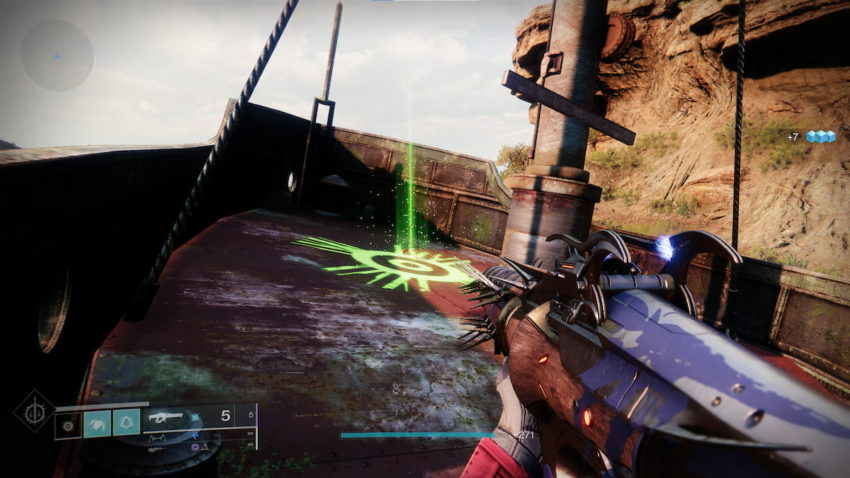Click the blue glimmer cubes icon

pos(821,136)
